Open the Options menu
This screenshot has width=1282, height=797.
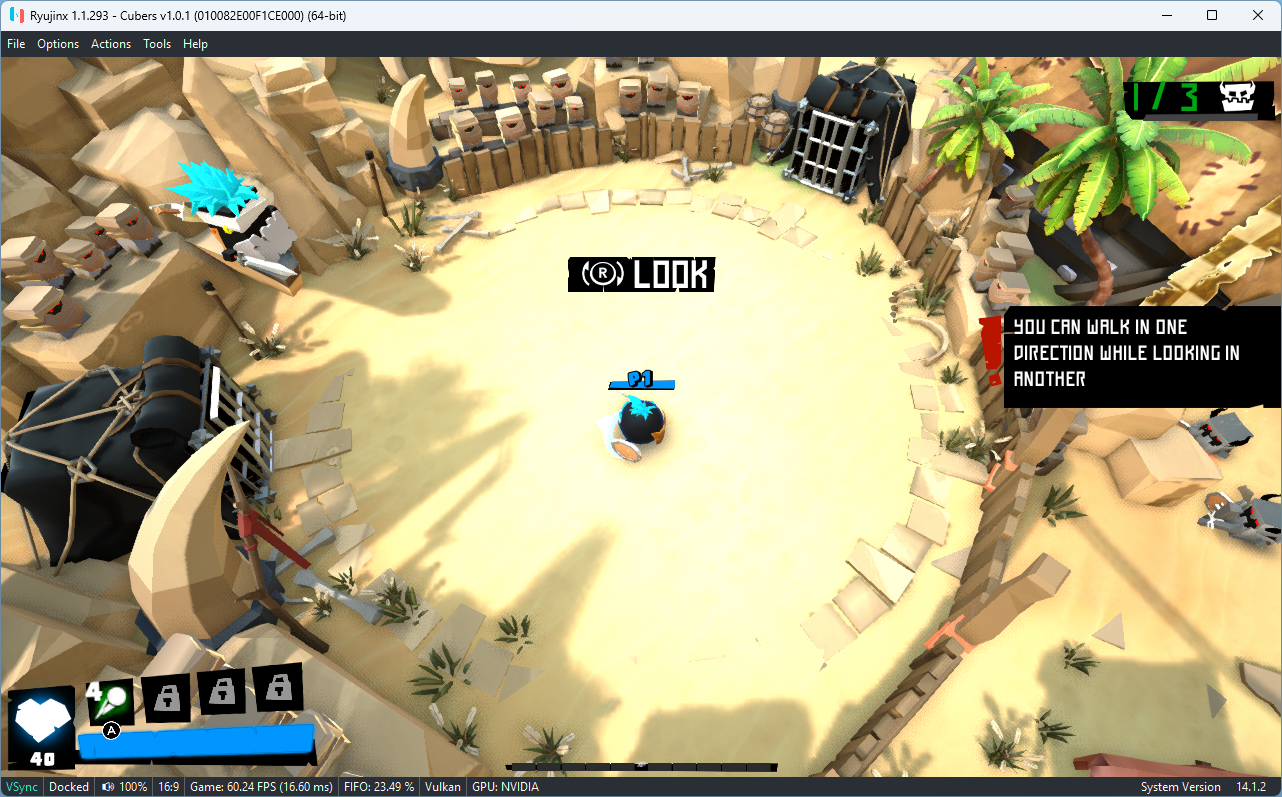(x=58, y=43)
